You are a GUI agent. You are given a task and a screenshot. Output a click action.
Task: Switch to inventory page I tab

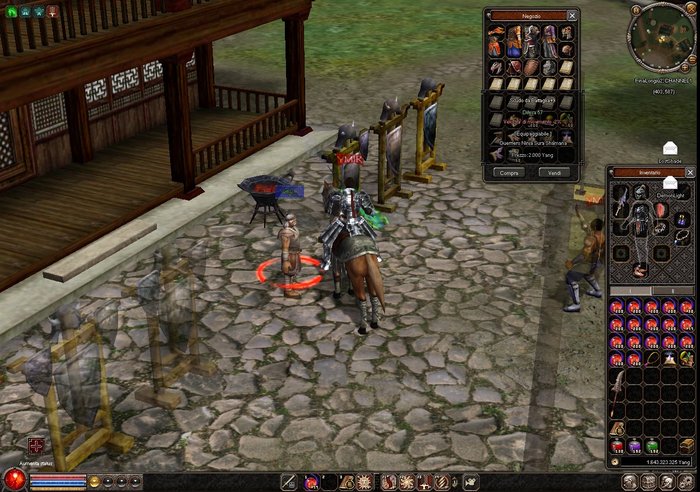coord(630,291)
